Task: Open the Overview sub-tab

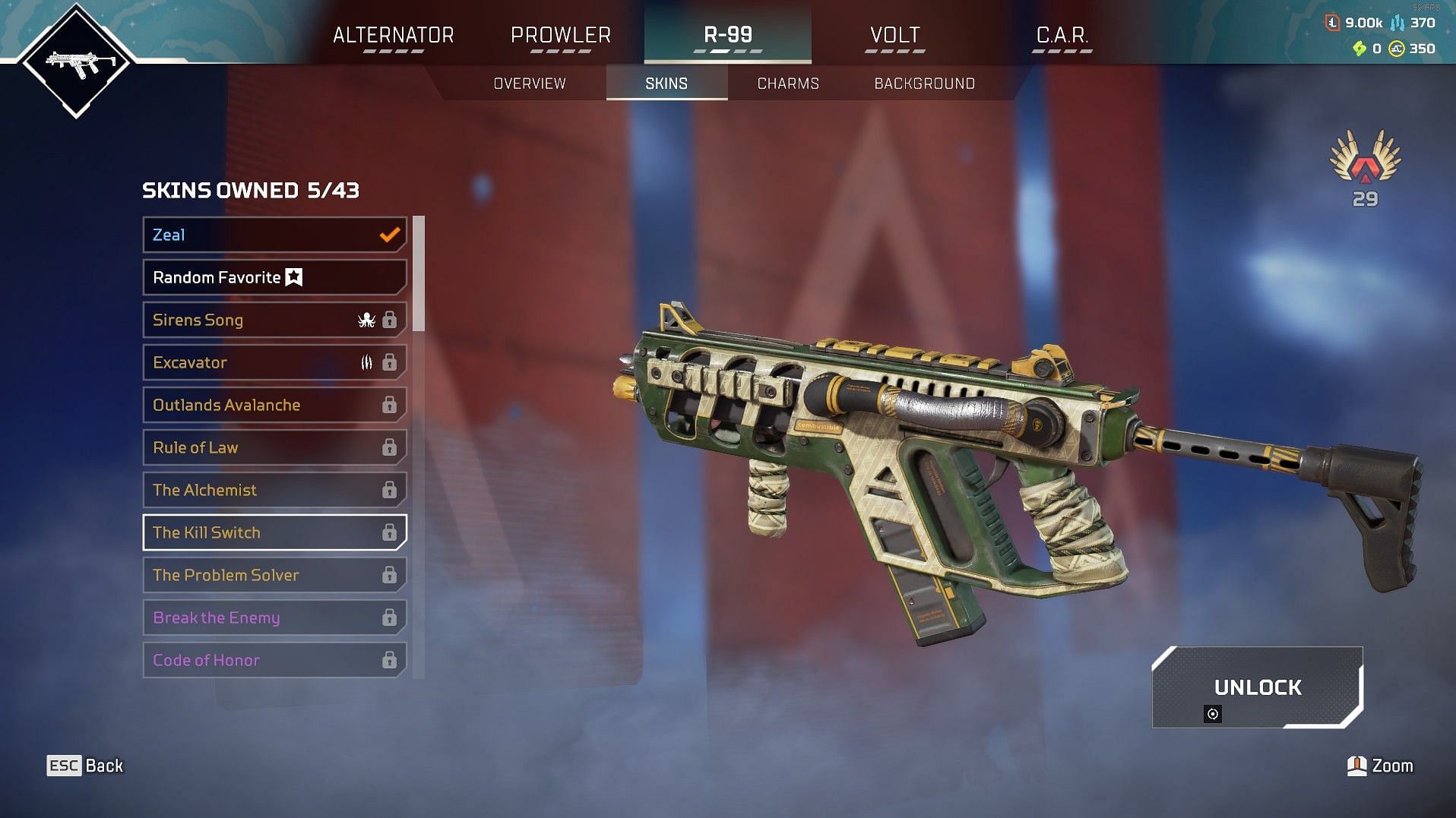Action: pos(530,84)
